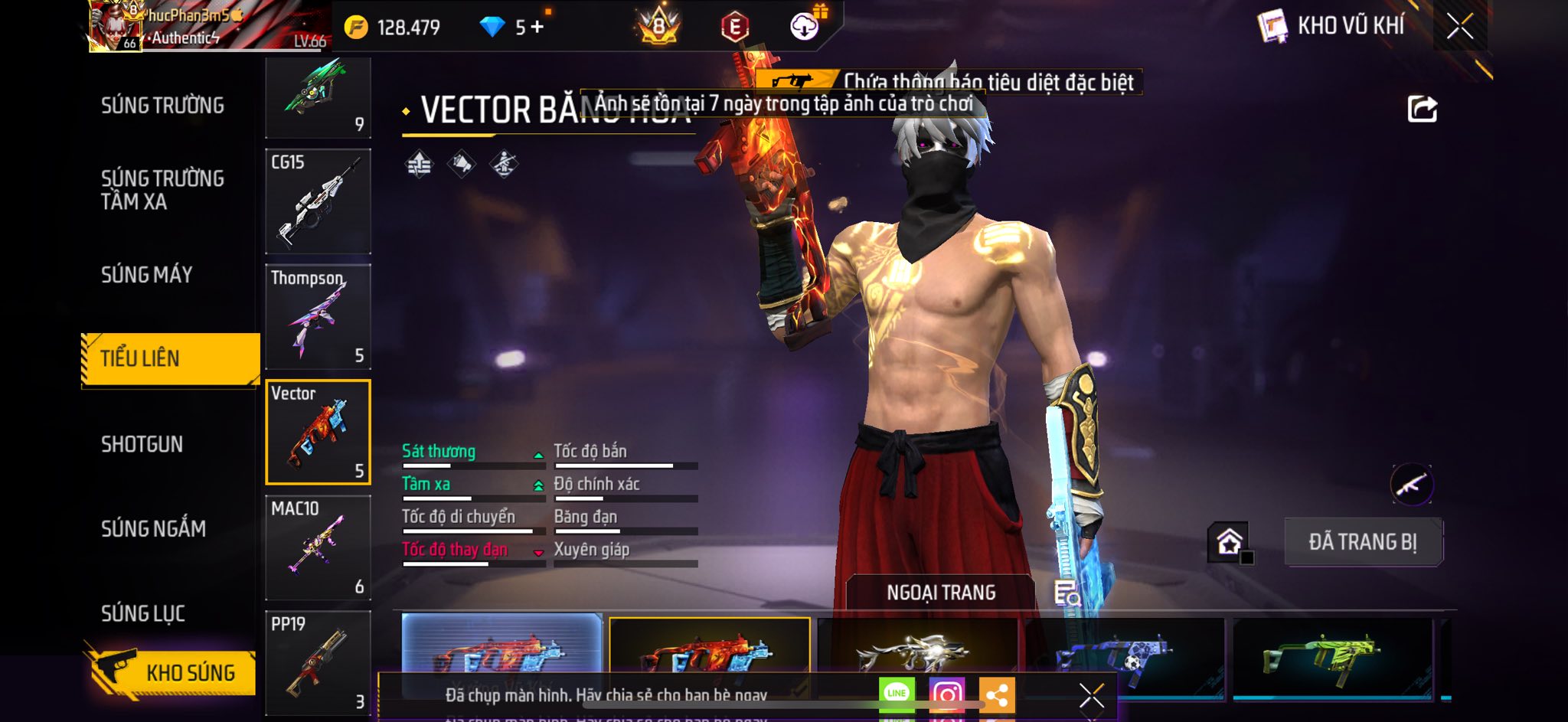1568x722 pixels.
Task: Click the ĐÃ TRANG BỊ equipped button
Action: click(x=1363, y=542)
